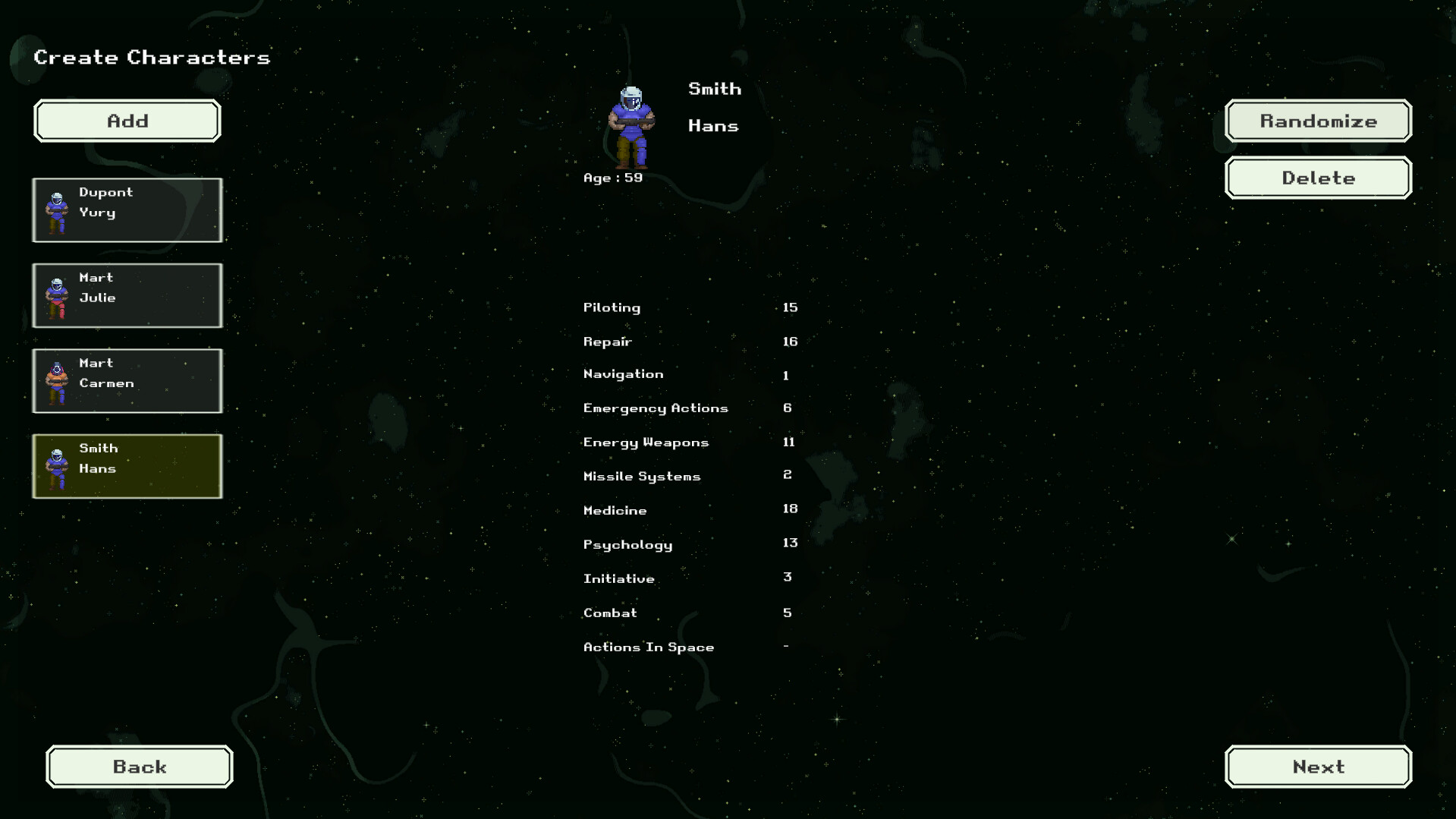Delete the selected character
This screenshot has height=819, width=1456.
coord(1318,178)
